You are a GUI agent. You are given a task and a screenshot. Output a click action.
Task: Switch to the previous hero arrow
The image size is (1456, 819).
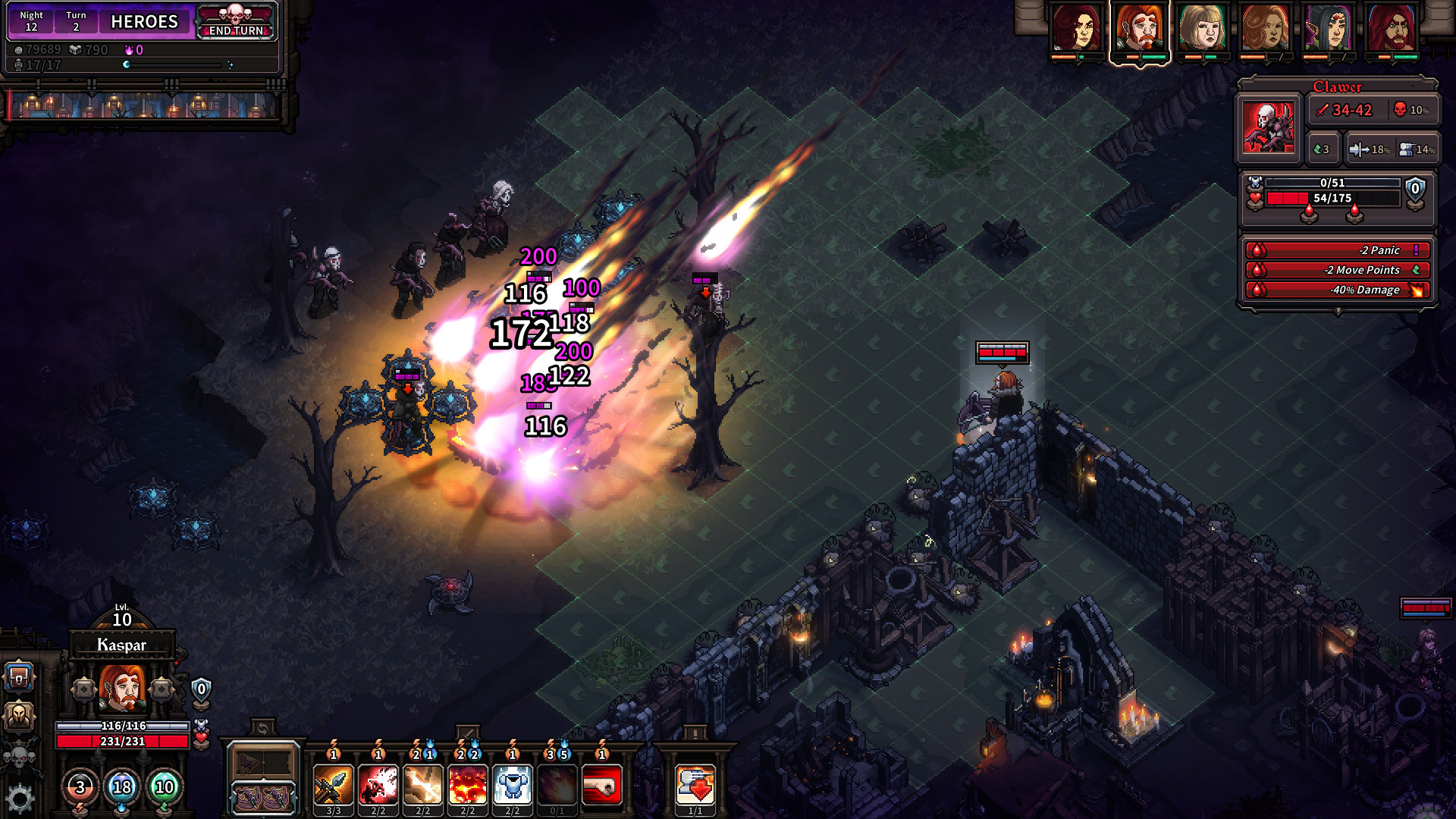click(83, 689)
